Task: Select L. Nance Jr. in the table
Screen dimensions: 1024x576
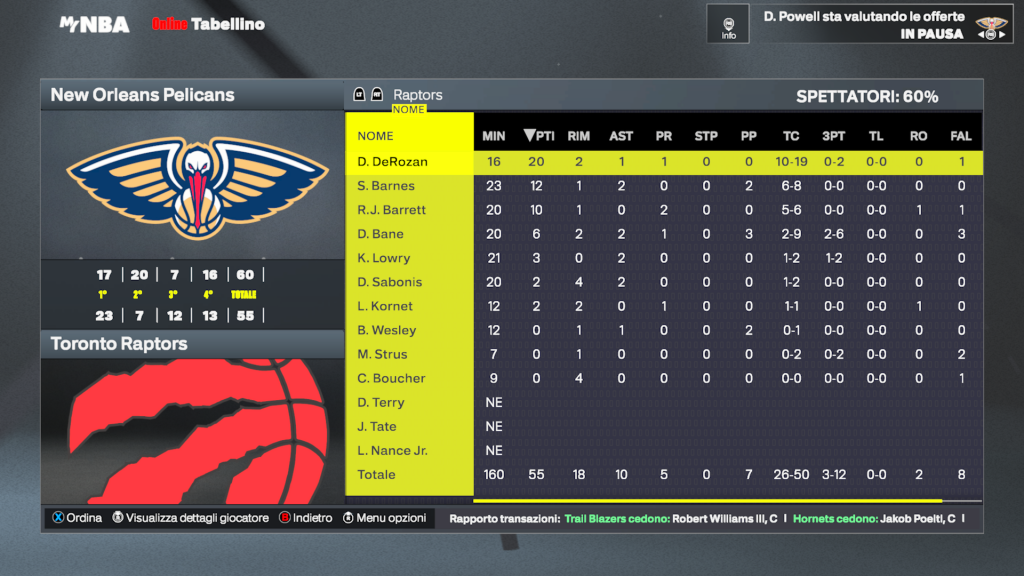Action: [x=392, y=450]
